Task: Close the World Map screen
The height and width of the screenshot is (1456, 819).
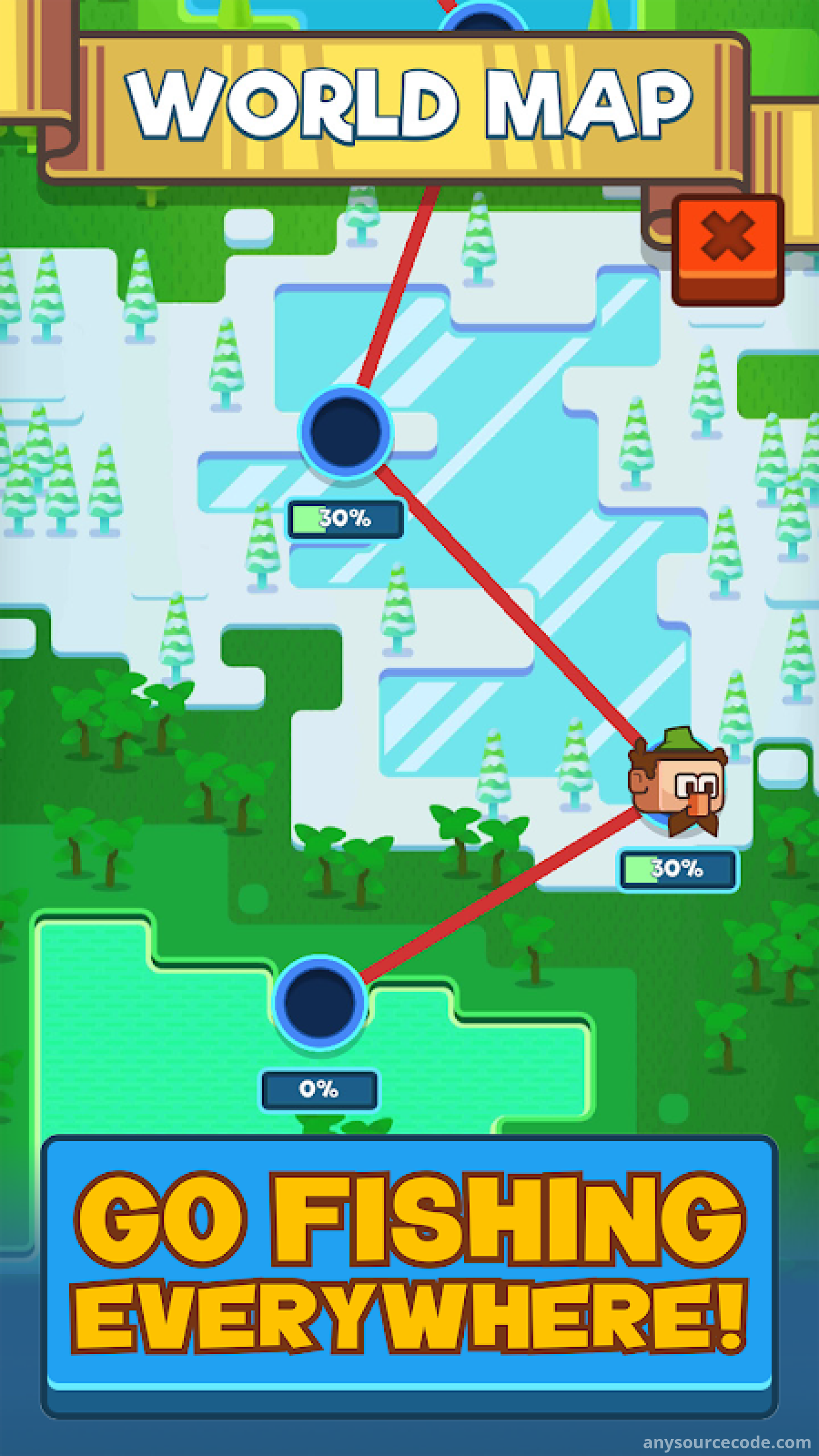Action: point(727,249)
